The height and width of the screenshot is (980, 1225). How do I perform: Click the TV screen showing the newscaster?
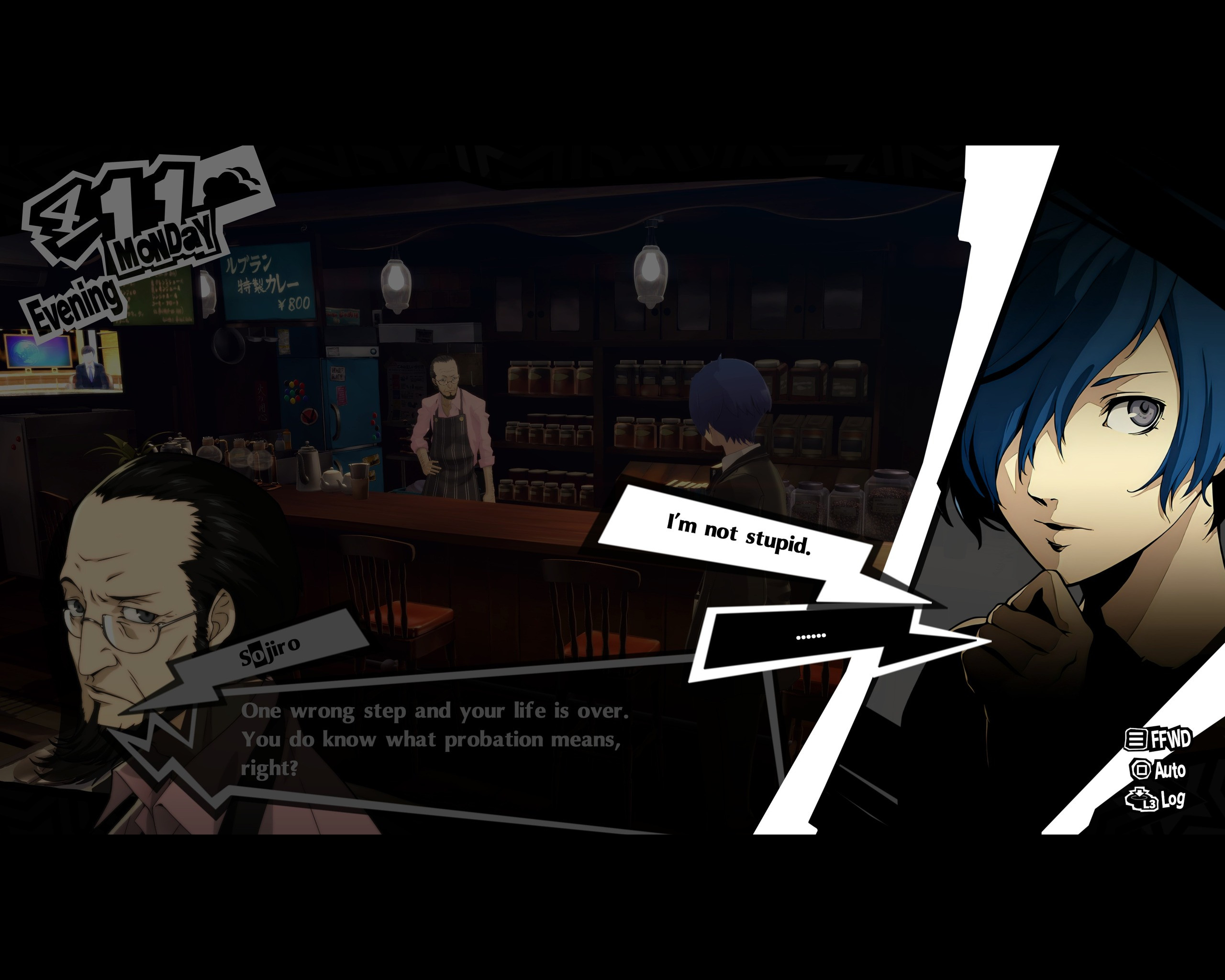tap(63, 361)
